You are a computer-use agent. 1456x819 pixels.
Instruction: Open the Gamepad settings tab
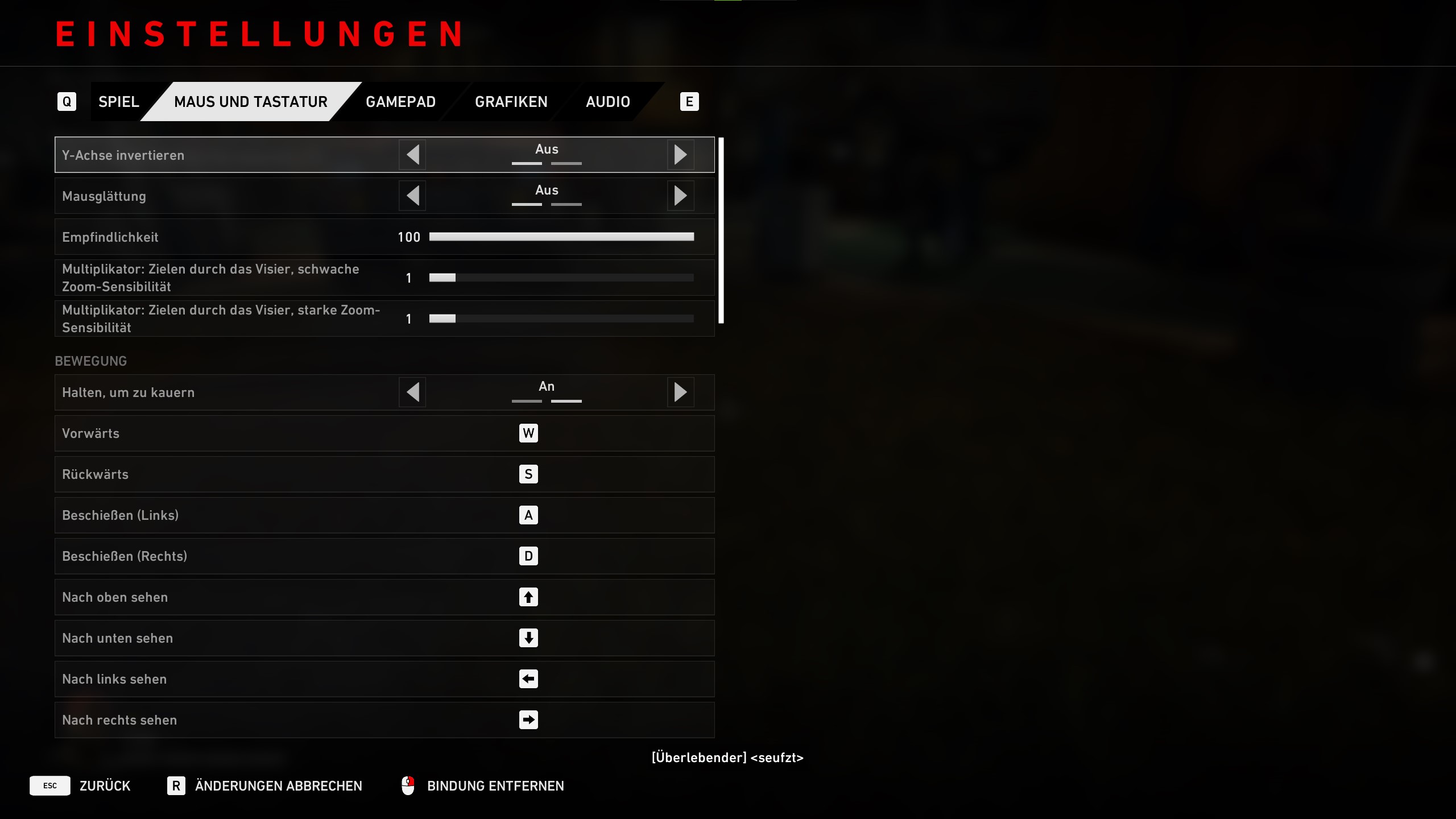pyautogui.click(x=400, y=102)
